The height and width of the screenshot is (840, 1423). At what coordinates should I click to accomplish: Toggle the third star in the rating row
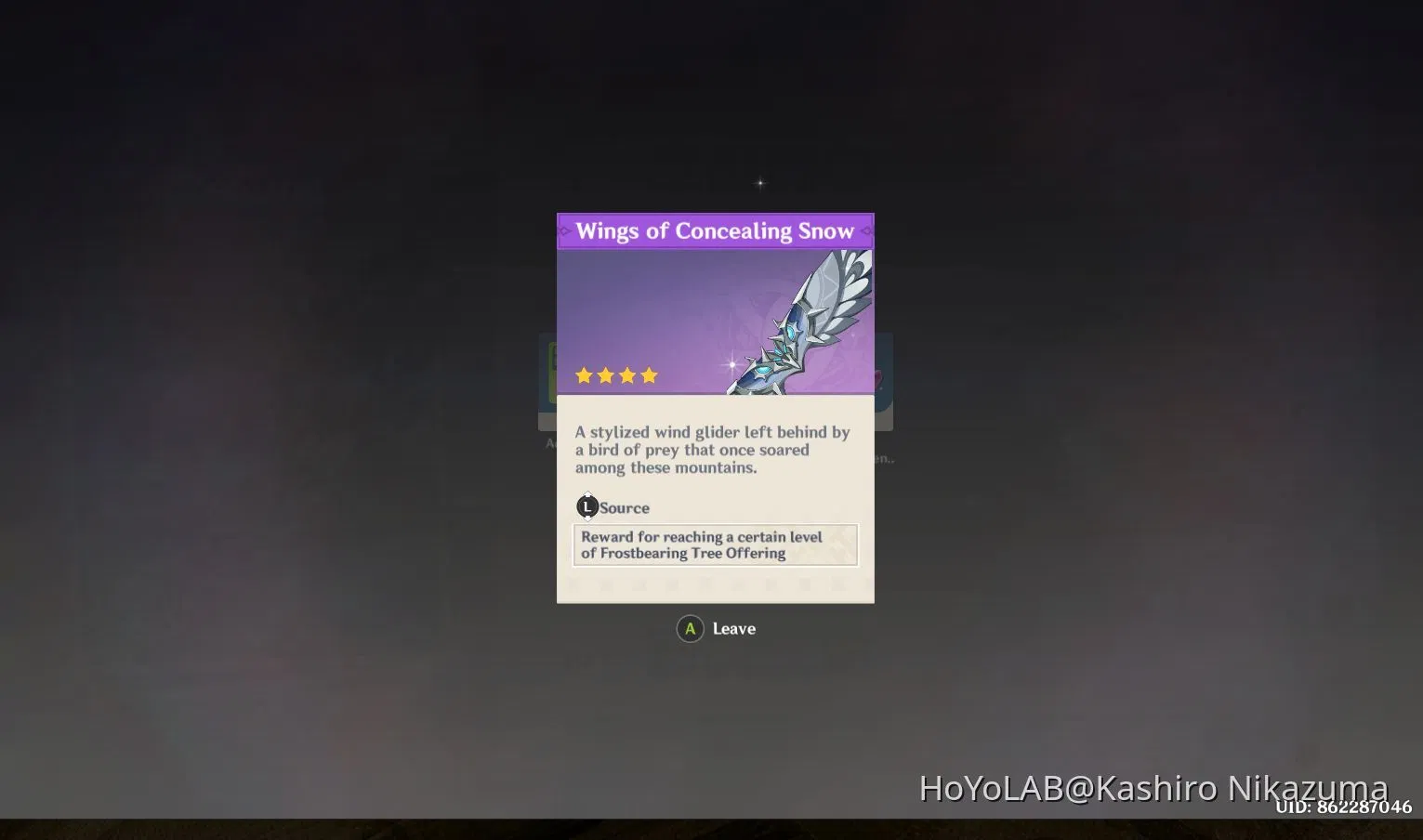click(627, 375)
